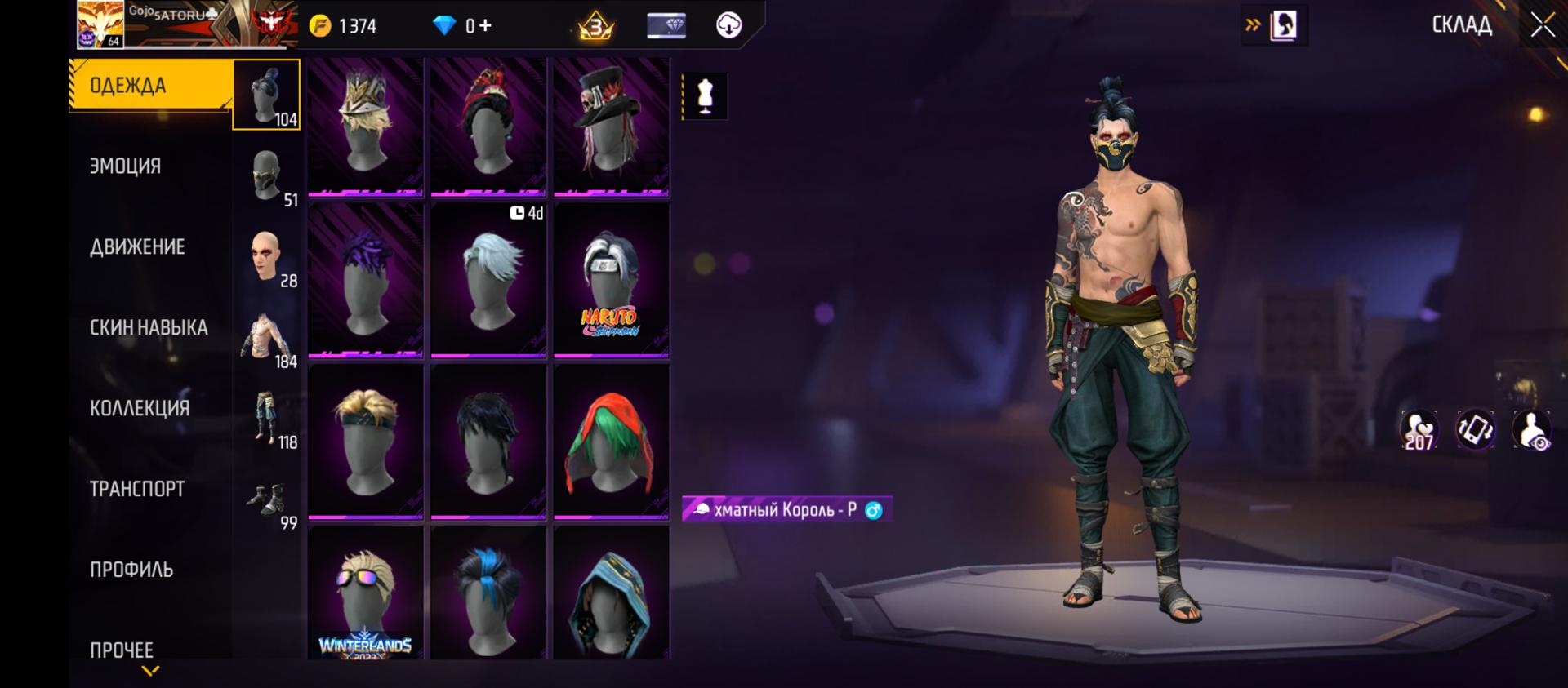The image size is (1568, 688).
Task: Open the ОДЕЖДА clothing tab
Action: [150, 85]
